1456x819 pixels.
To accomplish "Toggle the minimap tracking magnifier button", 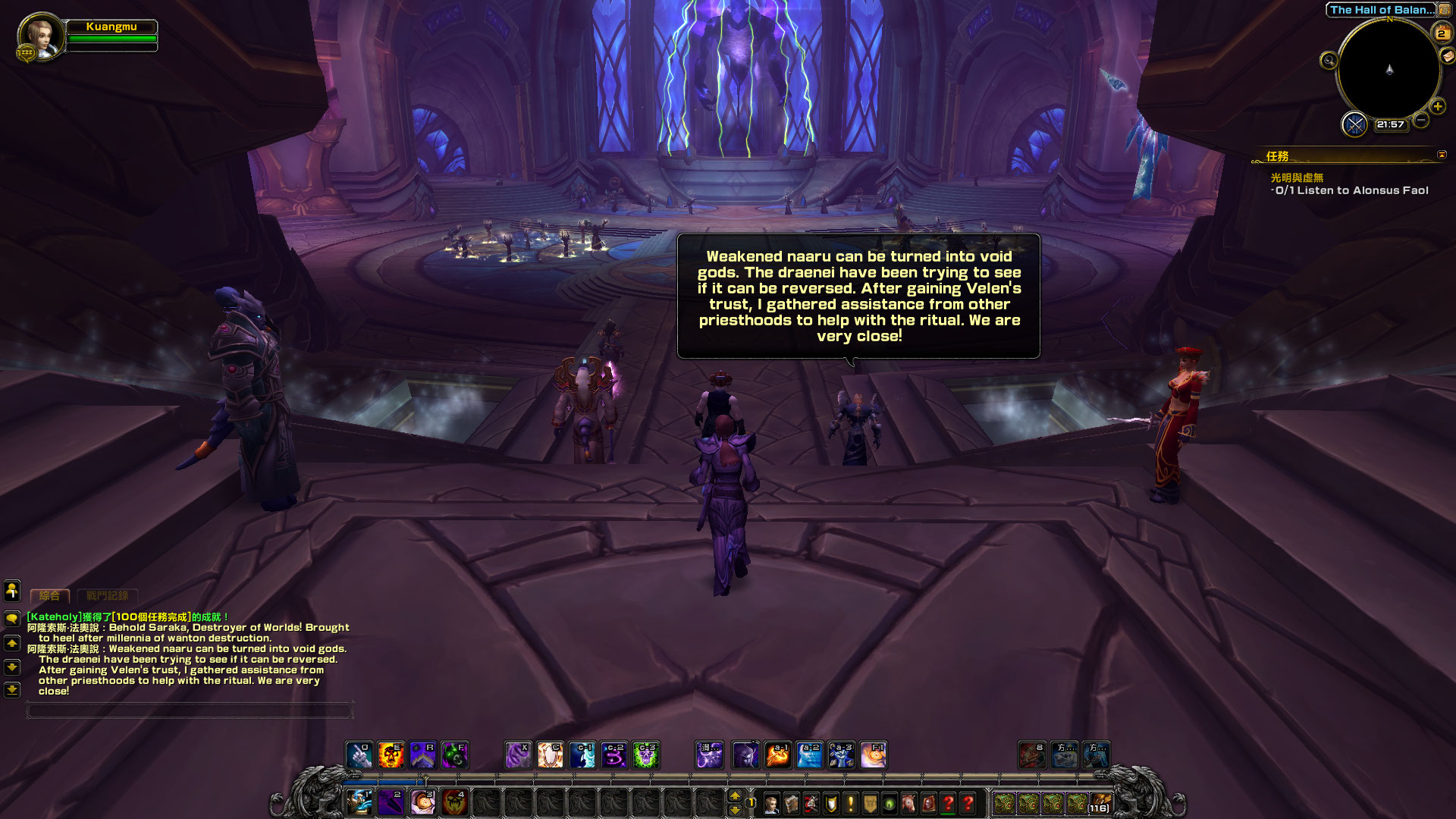I will coord(1329,61).
